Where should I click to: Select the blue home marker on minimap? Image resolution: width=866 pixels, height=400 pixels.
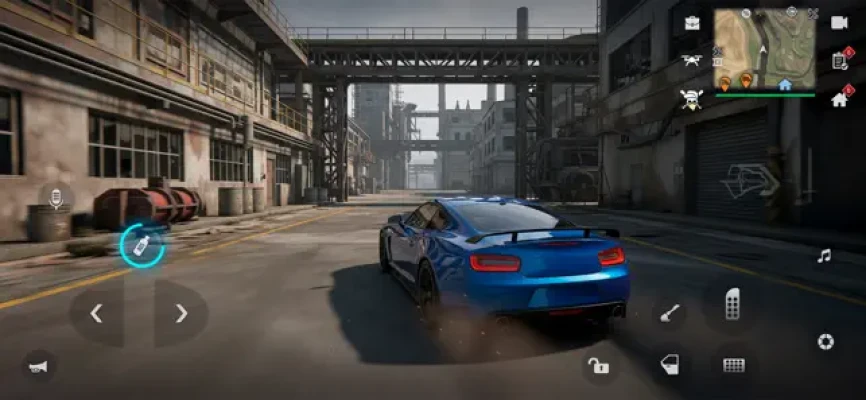click(785, 85)
